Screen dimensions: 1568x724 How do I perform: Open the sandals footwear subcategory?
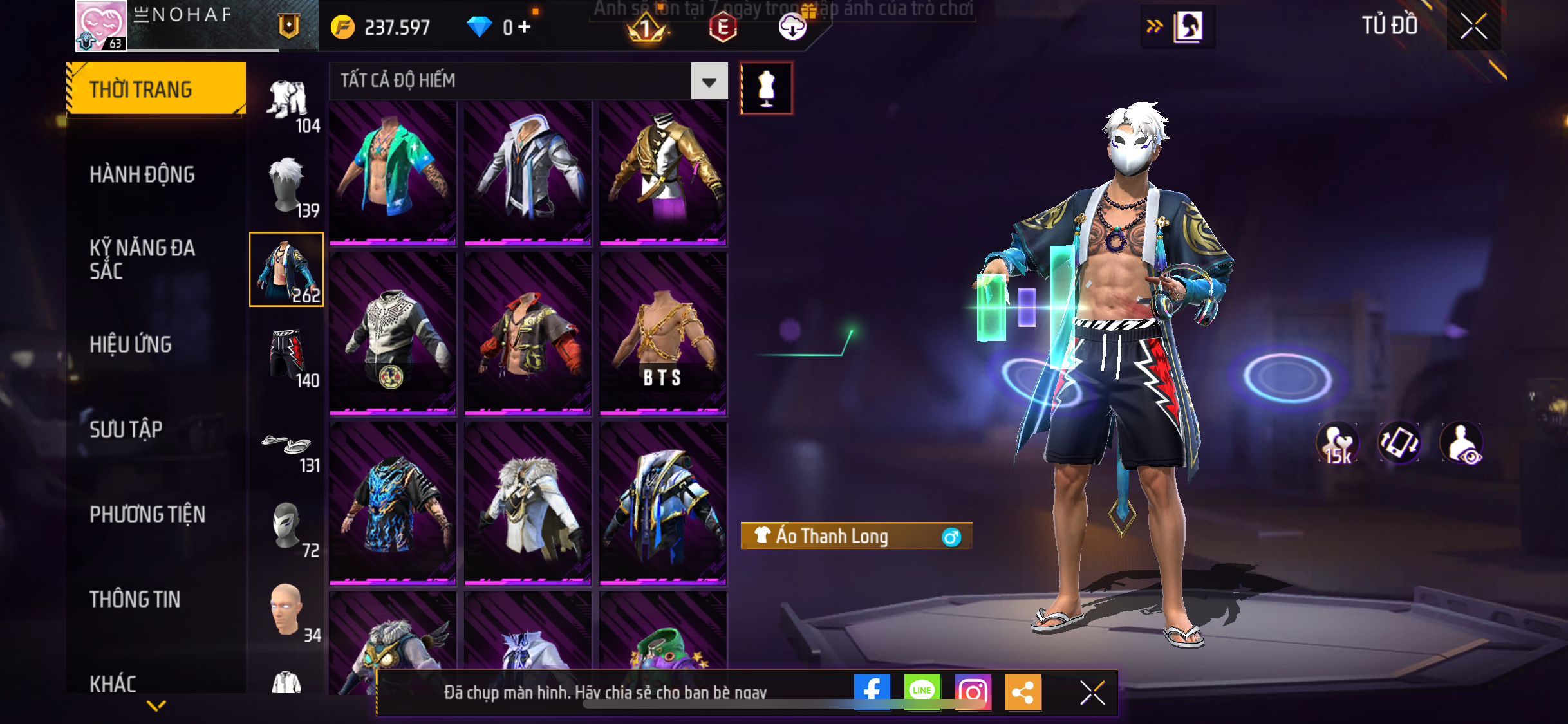[x=287, y=448]
